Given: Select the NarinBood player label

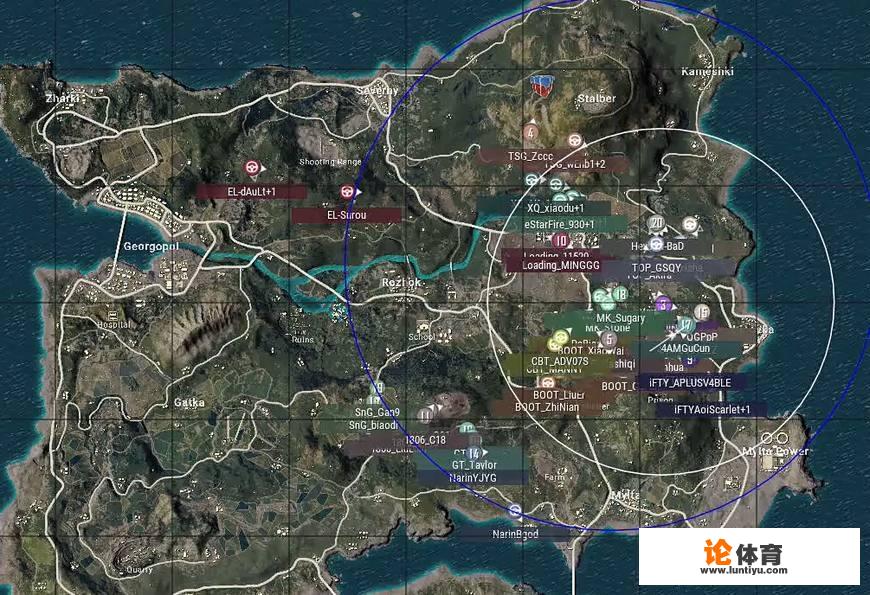Looking at the screenshot, I should click(515, 534).
